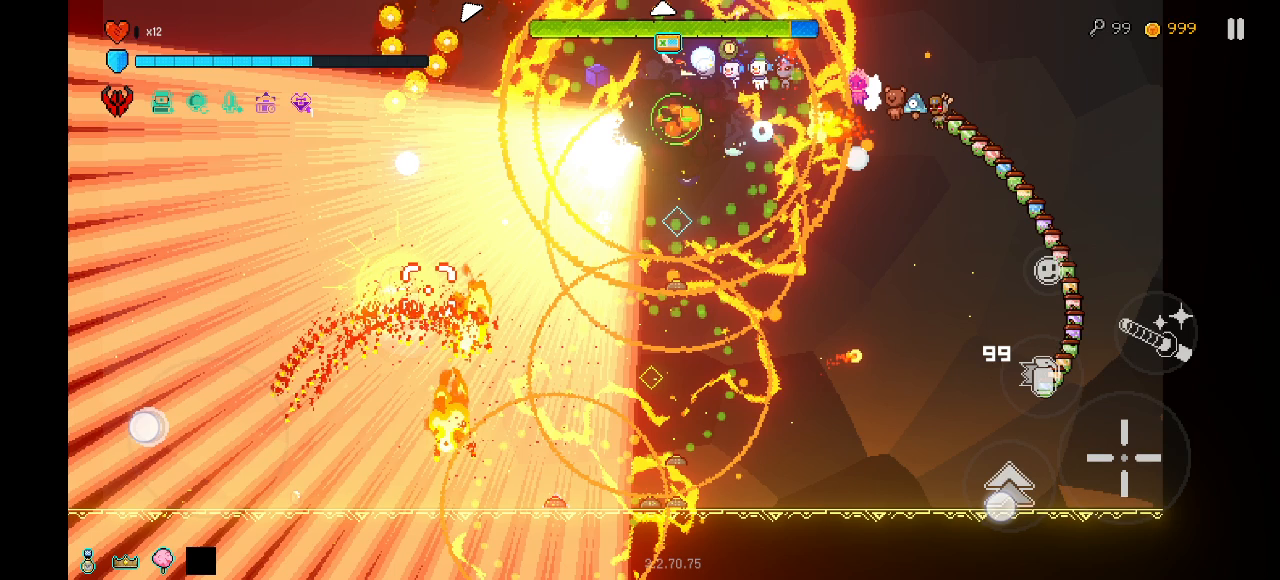This screenshot has width=1280, height=580.
Task: Select the purple heart buff icon
Action: [301, 101]
